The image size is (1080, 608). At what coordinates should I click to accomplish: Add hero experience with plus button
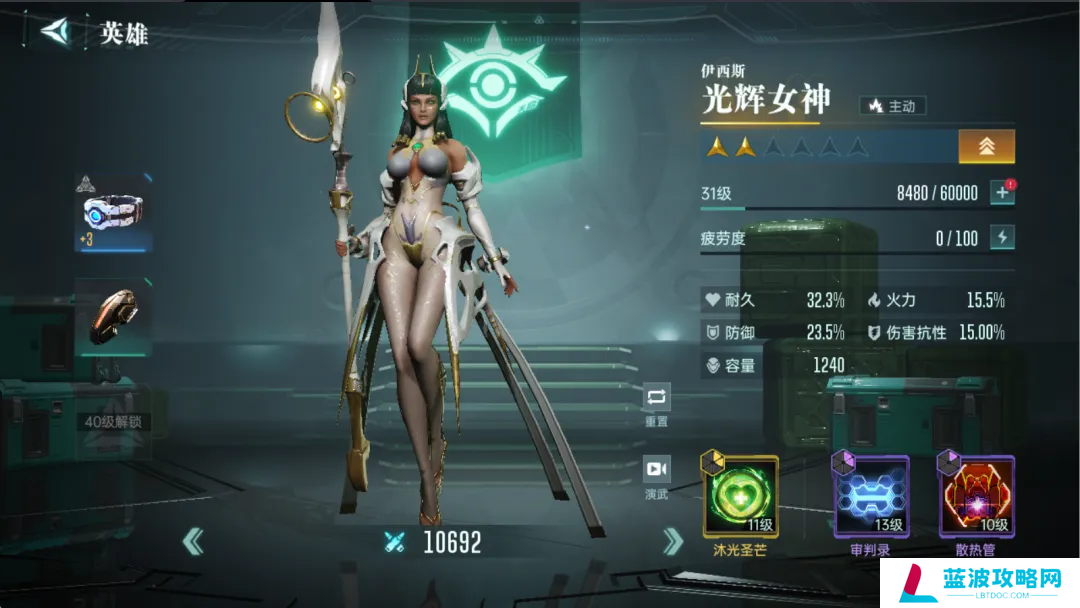pyautogui.click(x=1002, y=193)
